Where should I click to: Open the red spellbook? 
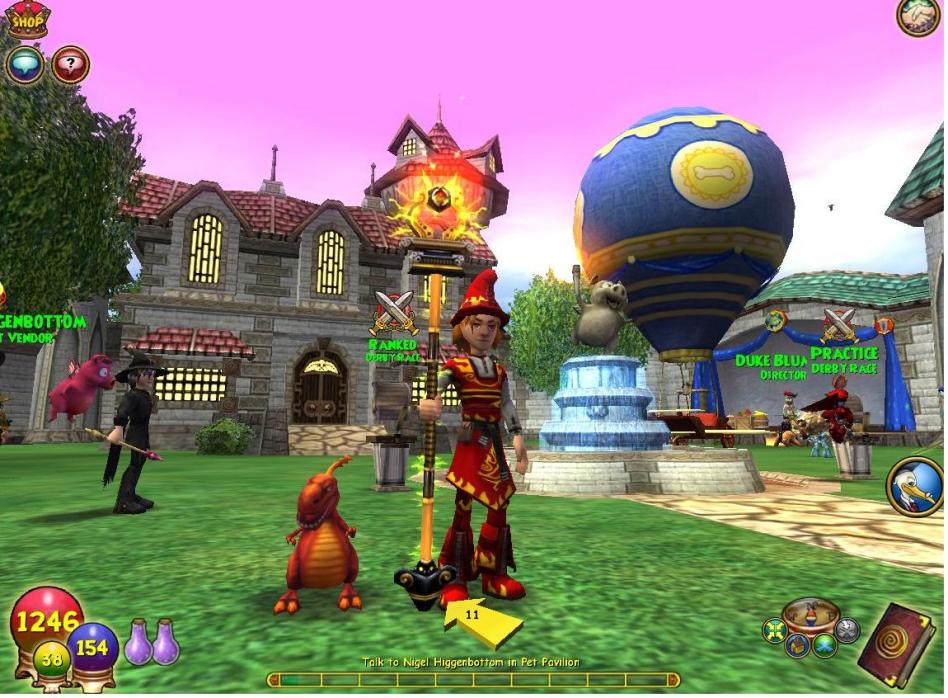pyautogui.click(x=896, y=645)
